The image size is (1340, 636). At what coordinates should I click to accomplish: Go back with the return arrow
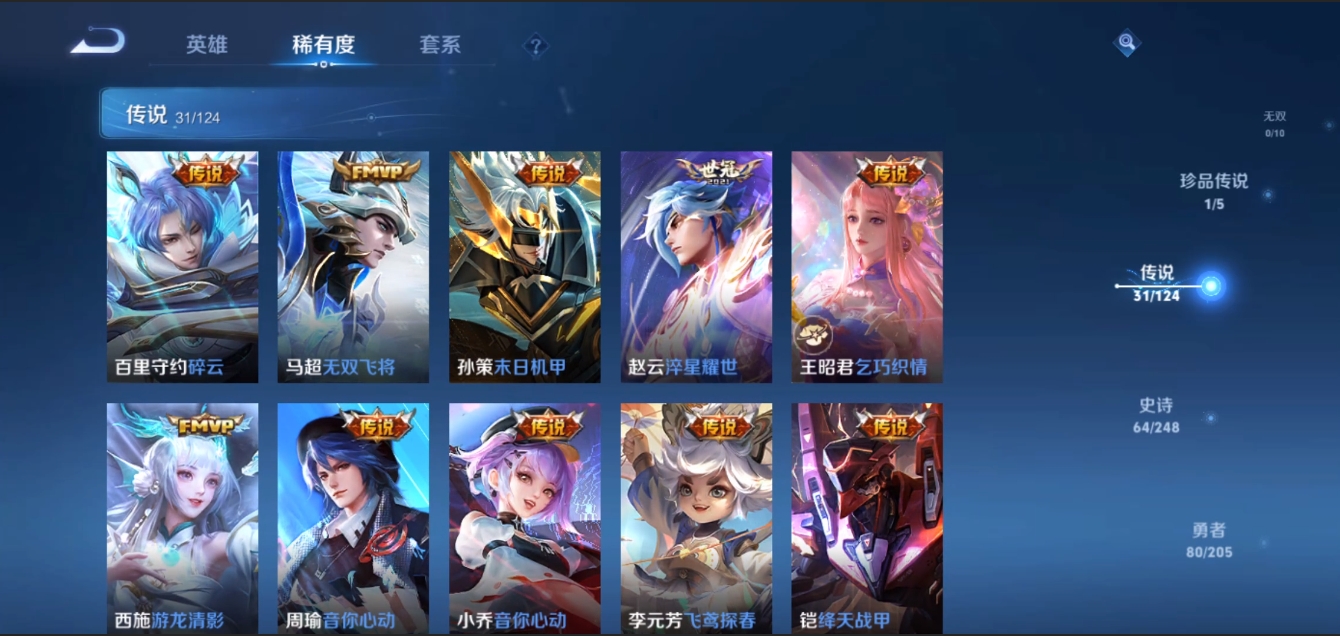click(x=97, y=42)
